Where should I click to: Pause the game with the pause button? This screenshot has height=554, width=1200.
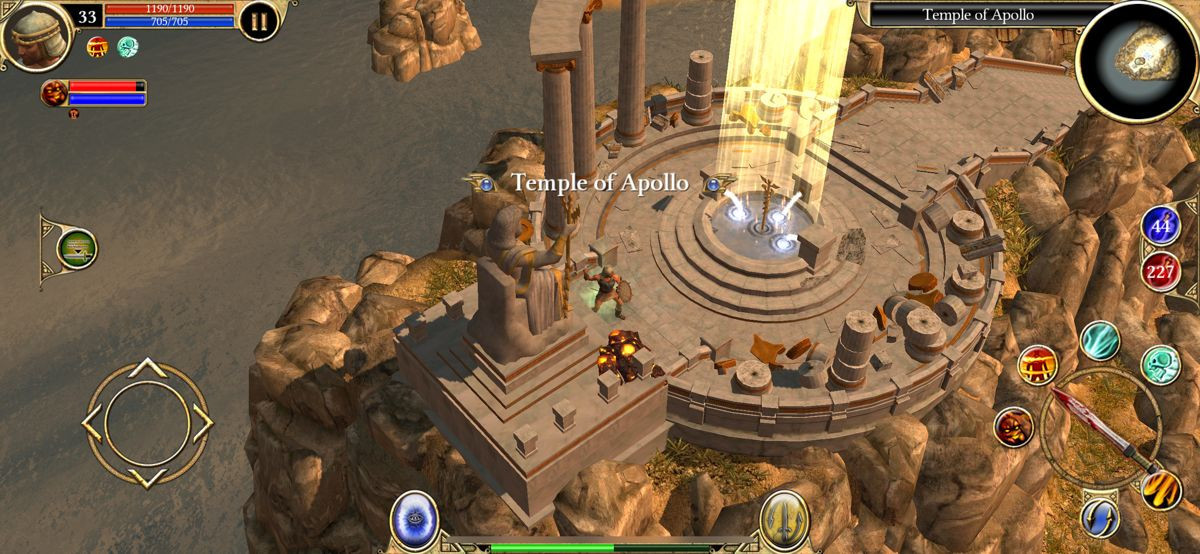pyautogui.click(x=259, y=21)
